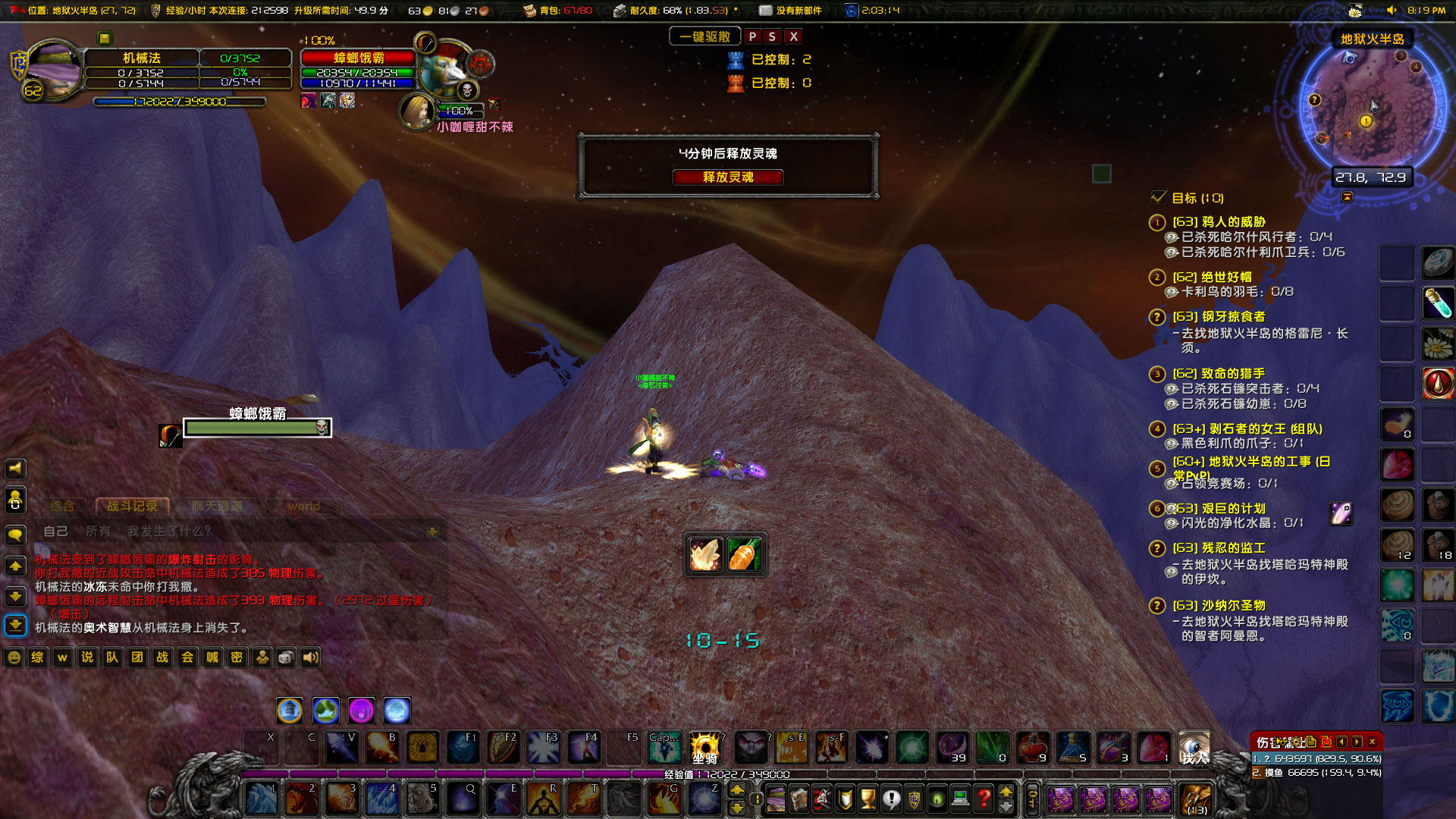
Task: Open the emoji smiley chat button
Action: click(x=14, y=657)
